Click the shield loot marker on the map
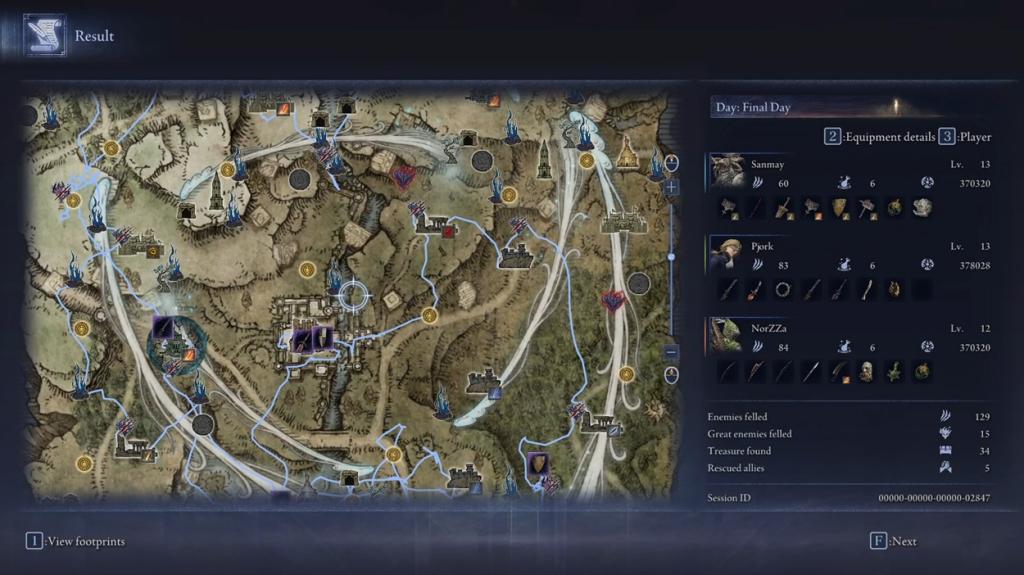This screenshot has width=1024, height=575. click(538, 464)
